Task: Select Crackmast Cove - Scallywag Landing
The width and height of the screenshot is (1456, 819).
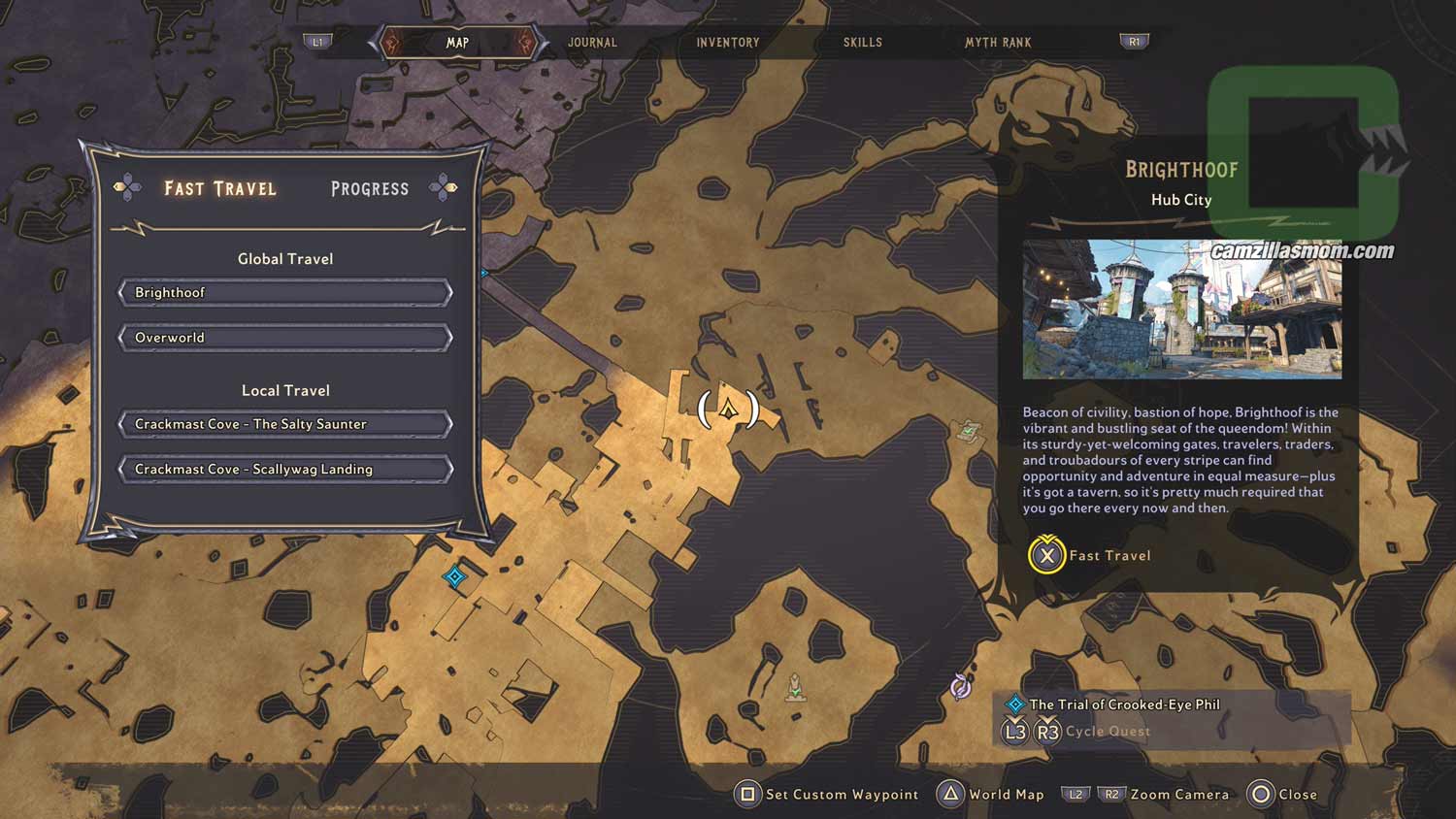Action: click(285, 470)
